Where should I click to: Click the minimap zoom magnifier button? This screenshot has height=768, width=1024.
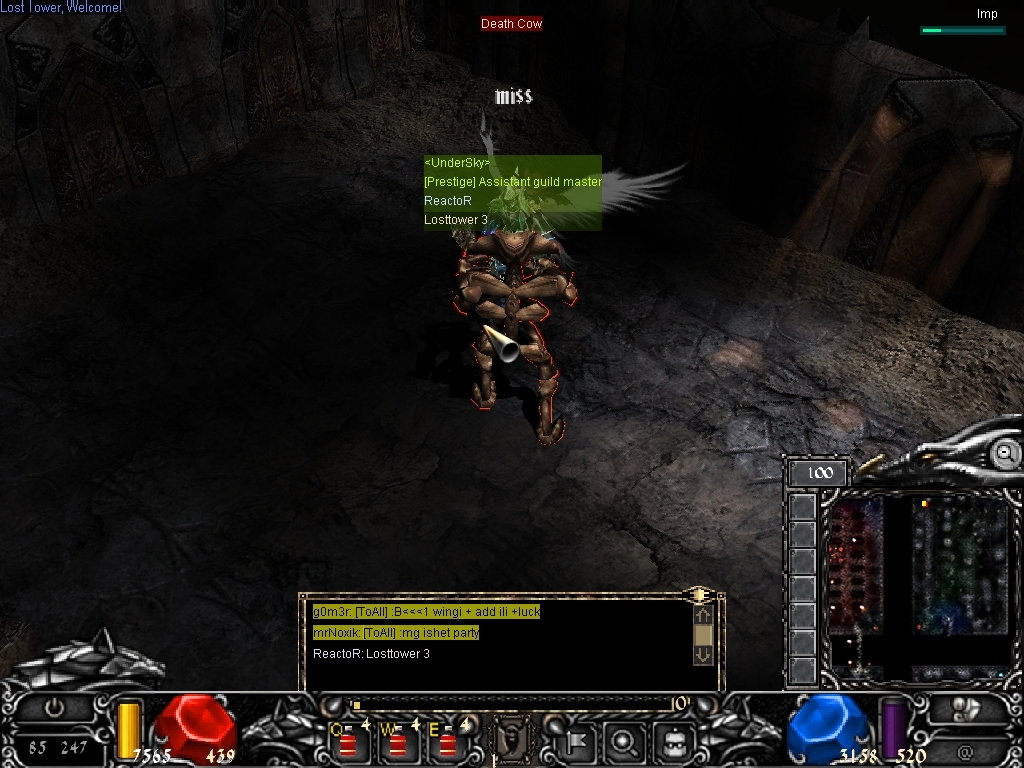click(x=1004, y=453)
